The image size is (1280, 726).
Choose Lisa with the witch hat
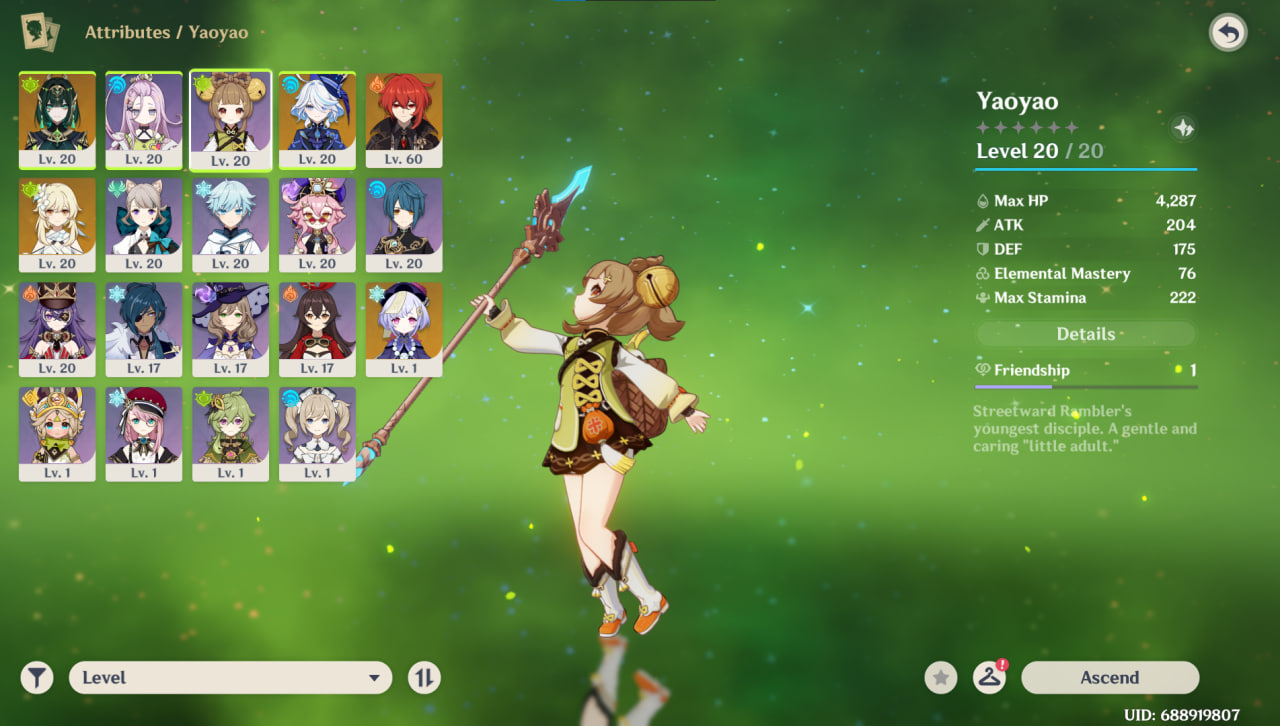(230, 329)
